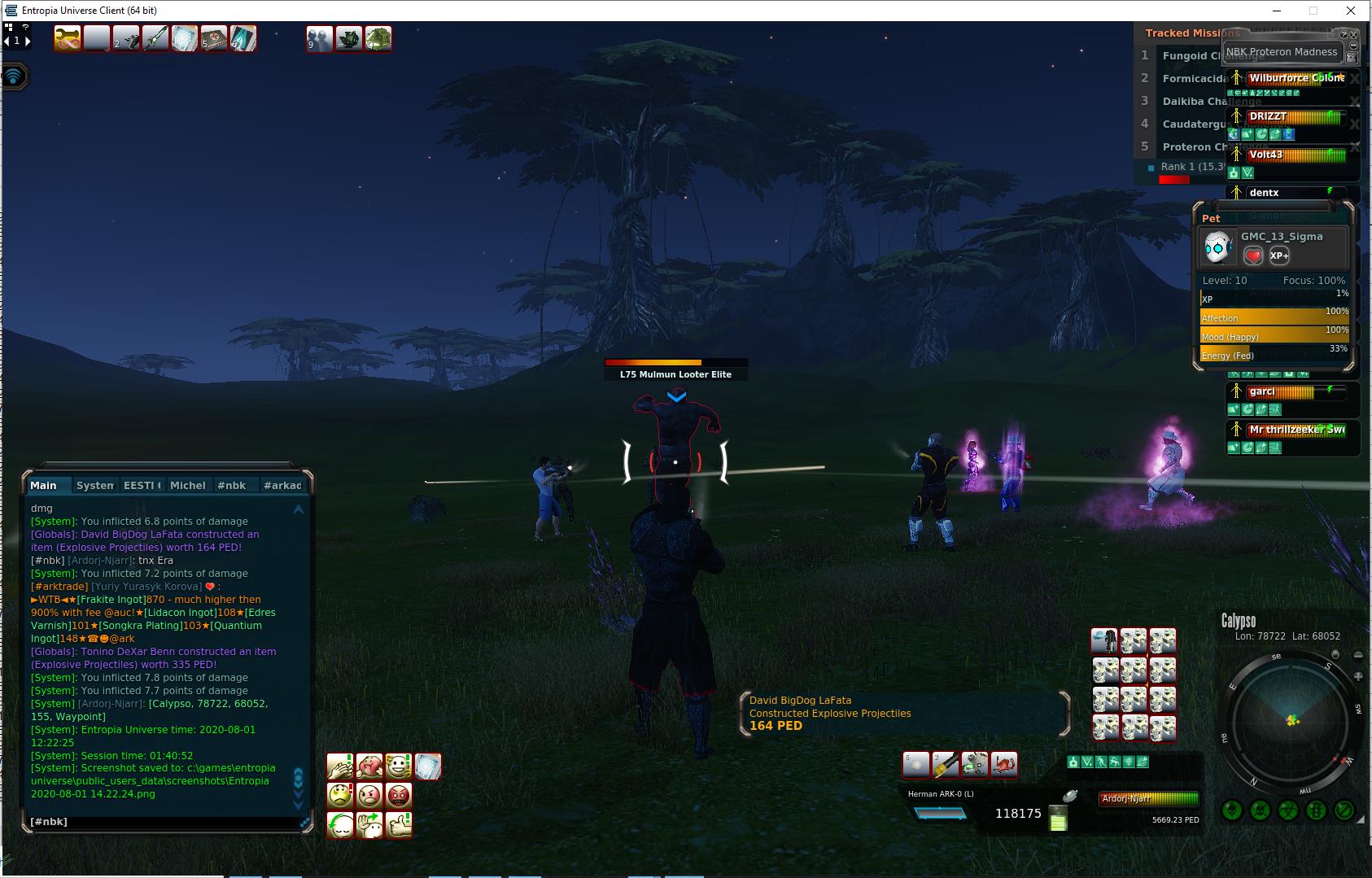Select the green sword hotbar slot
The height and width of the screenshot is (878, 1372).
pos(155,38)
